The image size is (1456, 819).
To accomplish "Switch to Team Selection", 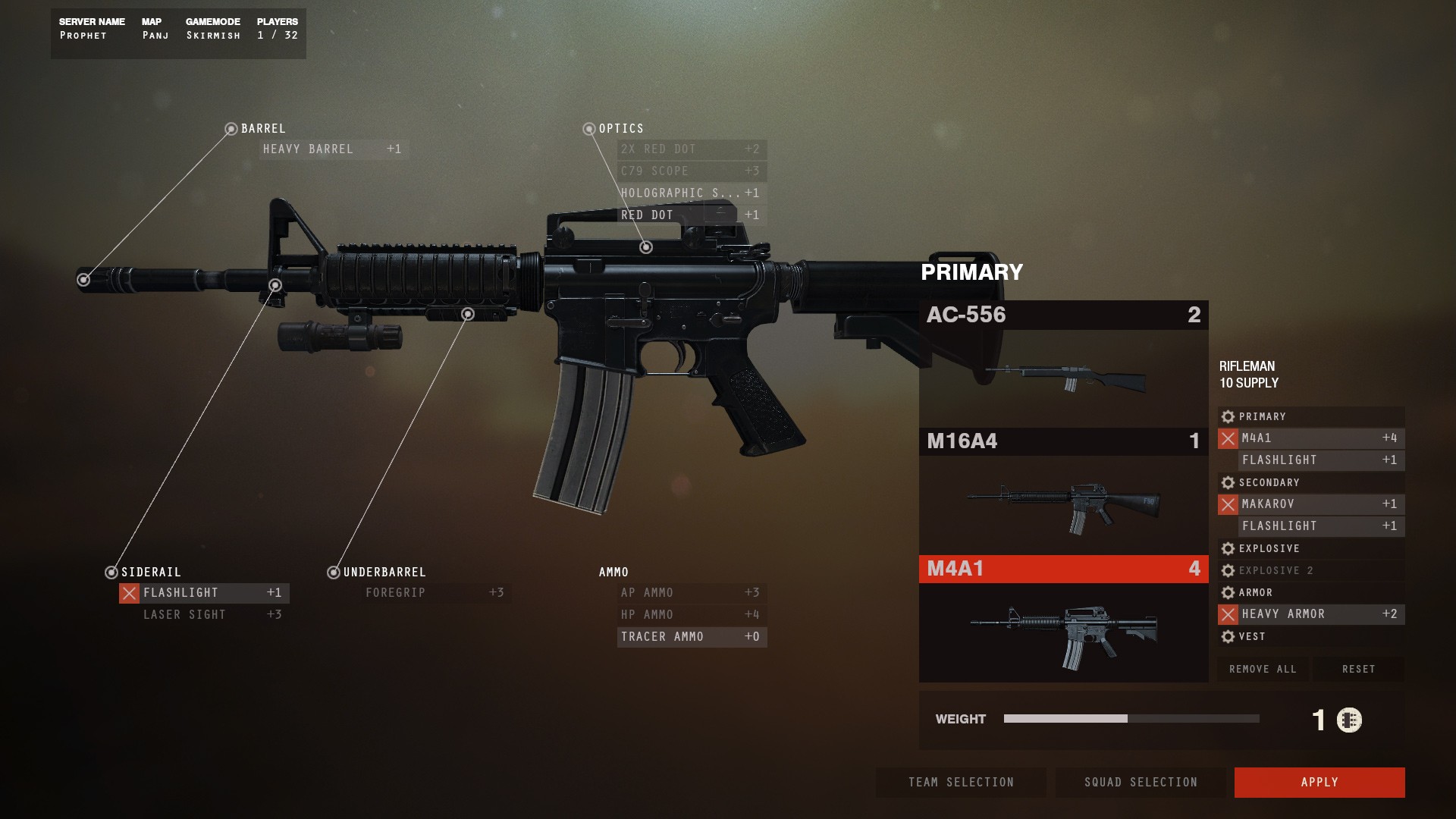I will tap(960, 782).
